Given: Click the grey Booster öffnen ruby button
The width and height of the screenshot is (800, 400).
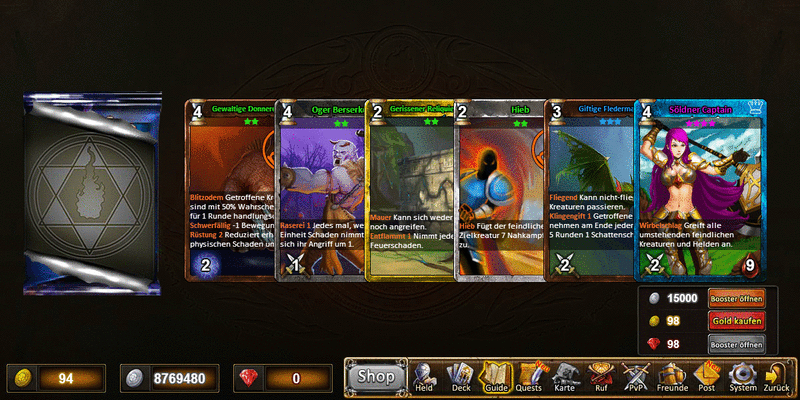Looking at the screenshot, I should [736, 344].
